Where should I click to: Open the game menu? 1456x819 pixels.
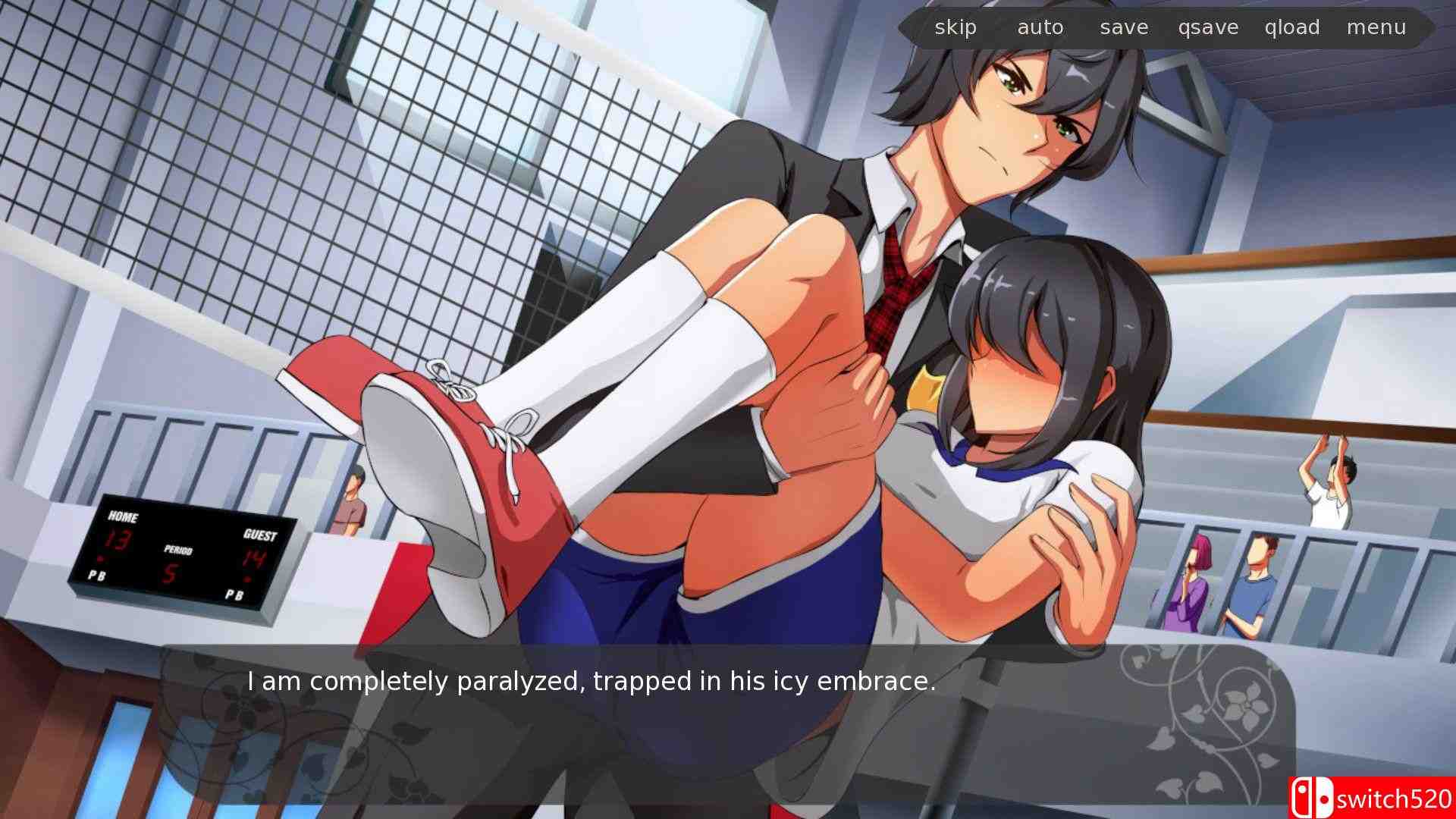tap(1377, 27)
